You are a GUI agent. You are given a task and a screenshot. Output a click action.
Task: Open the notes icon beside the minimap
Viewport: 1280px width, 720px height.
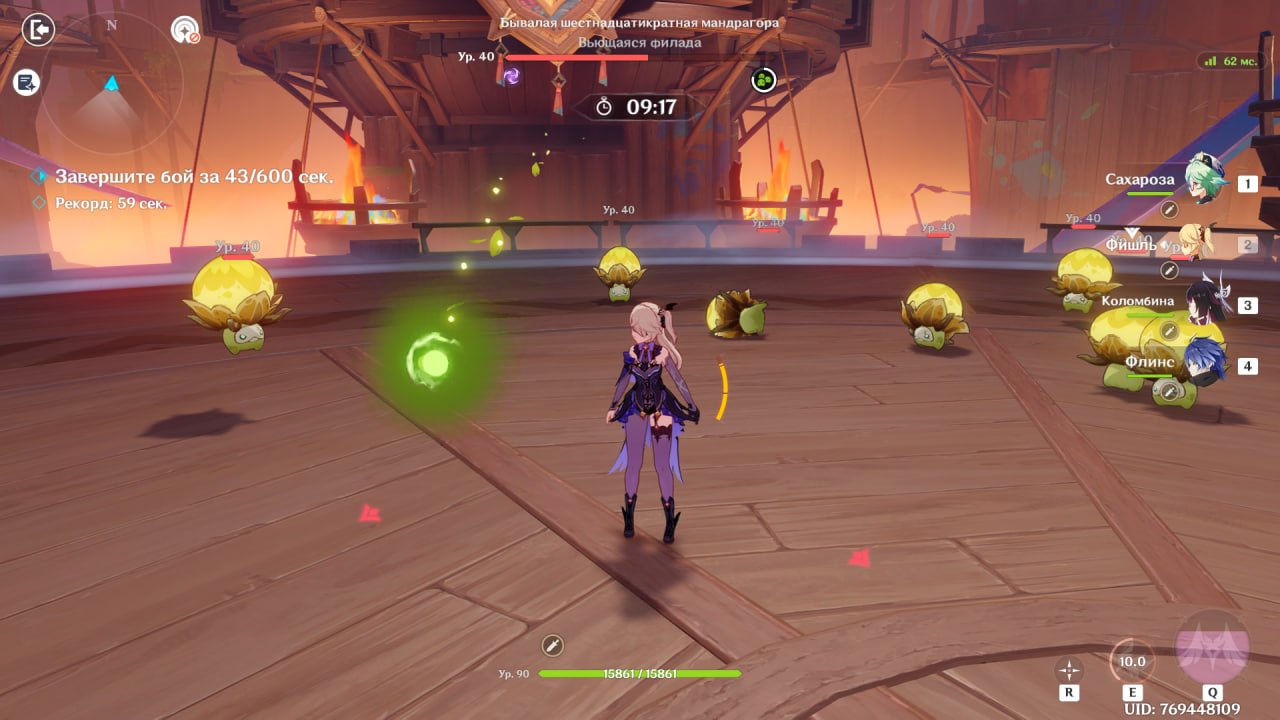pyautogui.click(x=26, y=82)
